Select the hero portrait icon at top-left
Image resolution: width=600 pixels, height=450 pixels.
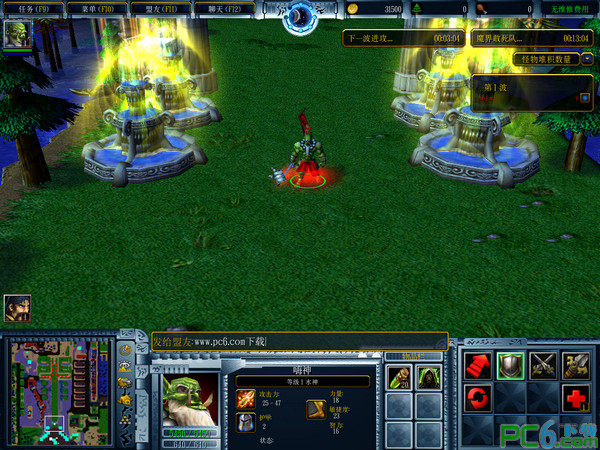[15, 34]
